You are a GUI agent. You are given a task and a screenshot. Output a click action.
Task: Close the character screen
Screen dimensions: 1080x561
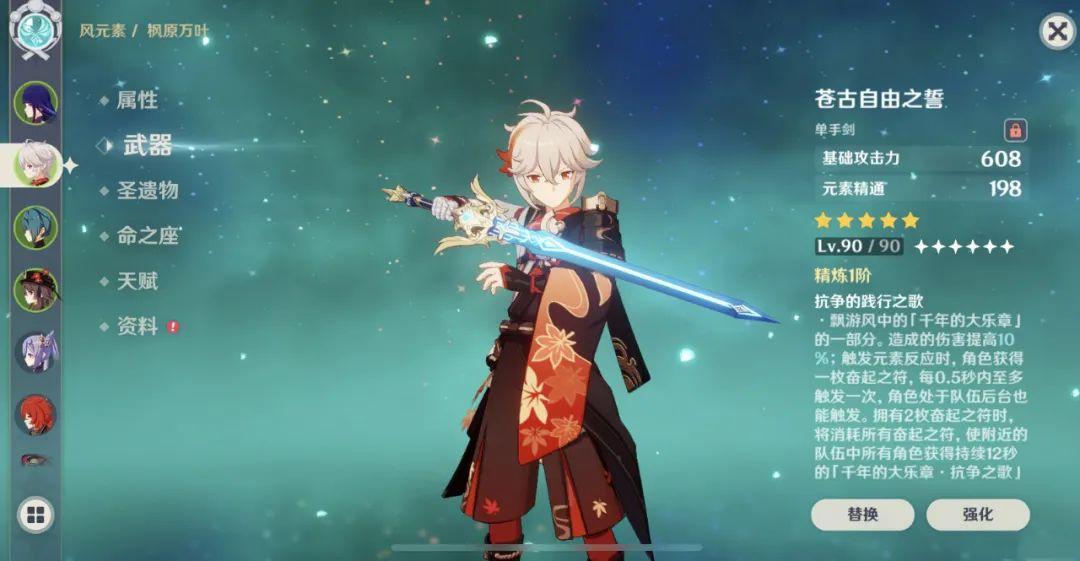(x=1056, y=32)
